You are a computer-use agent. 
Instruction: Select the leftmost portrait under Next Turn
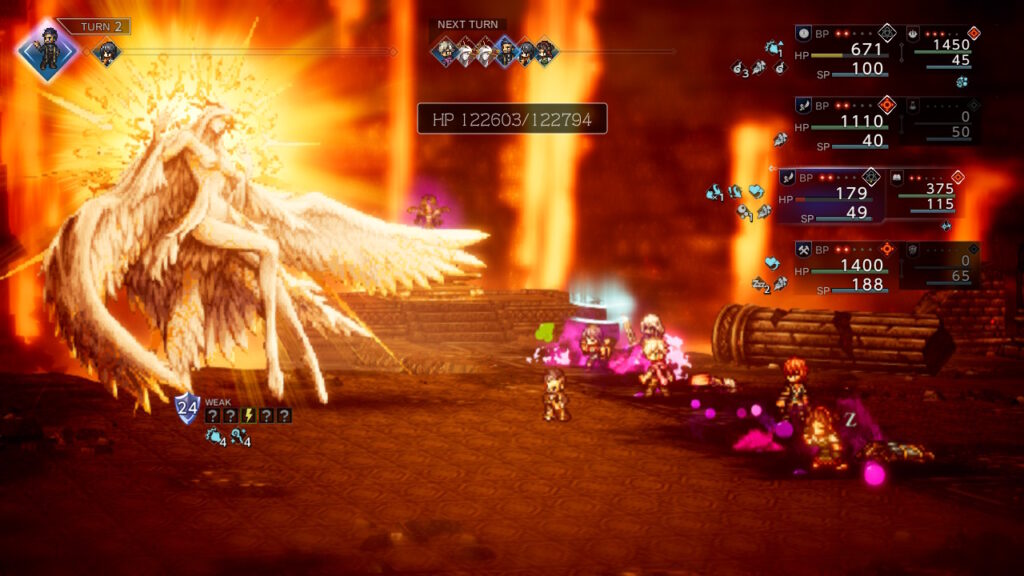point(445,51)
